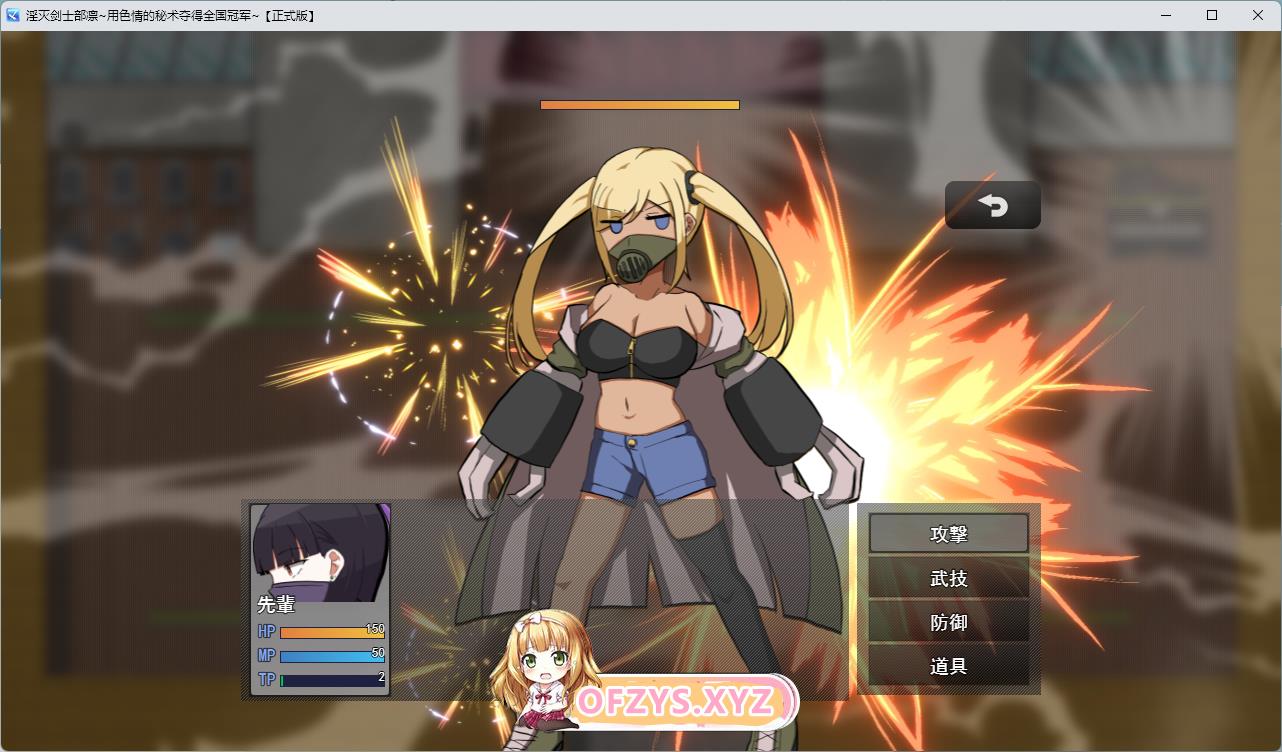
Task: Open the 武技 skills command
Action: click(x=948, y=578)
